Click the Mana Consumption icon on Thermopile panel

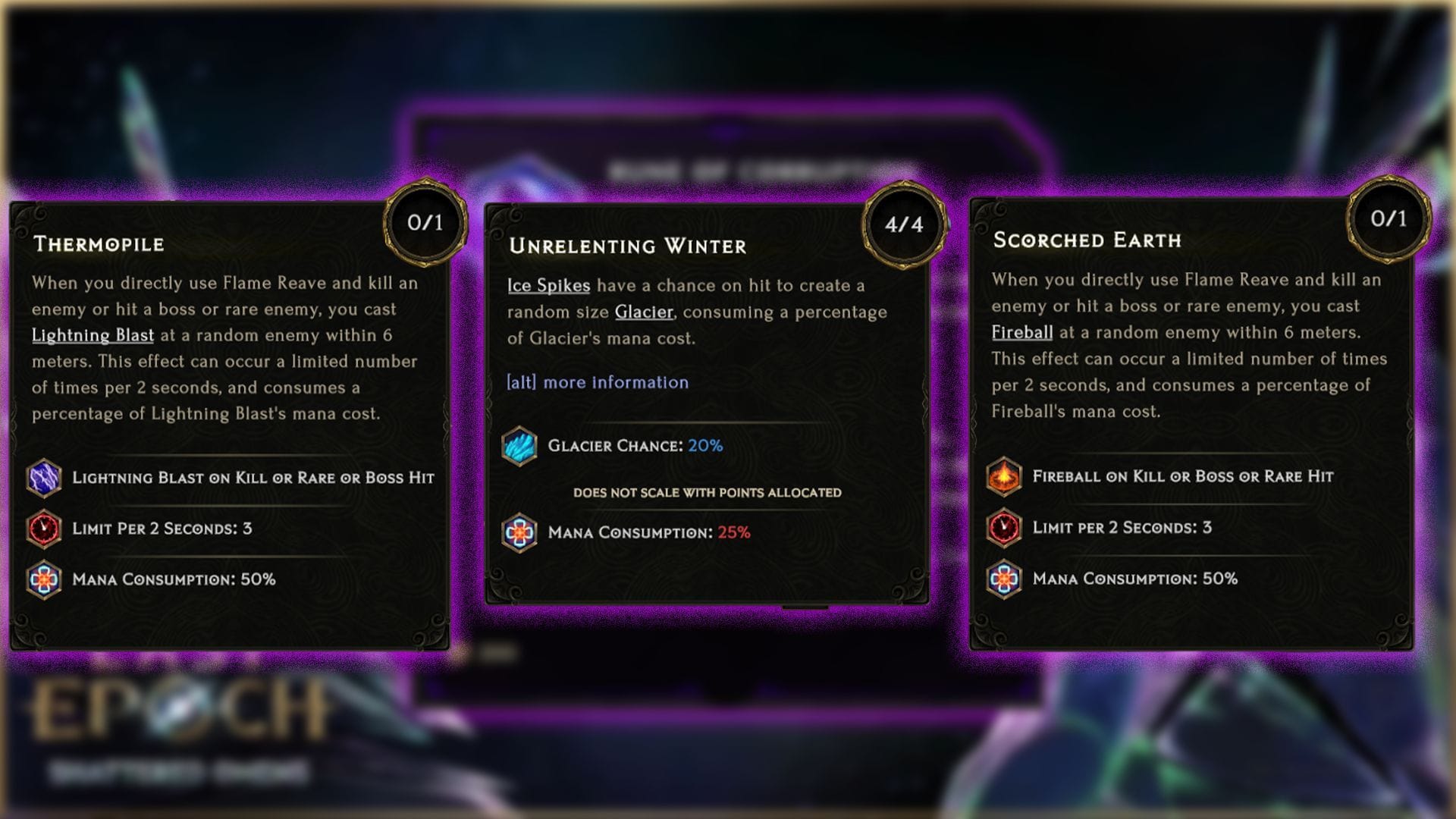(45, 579)
